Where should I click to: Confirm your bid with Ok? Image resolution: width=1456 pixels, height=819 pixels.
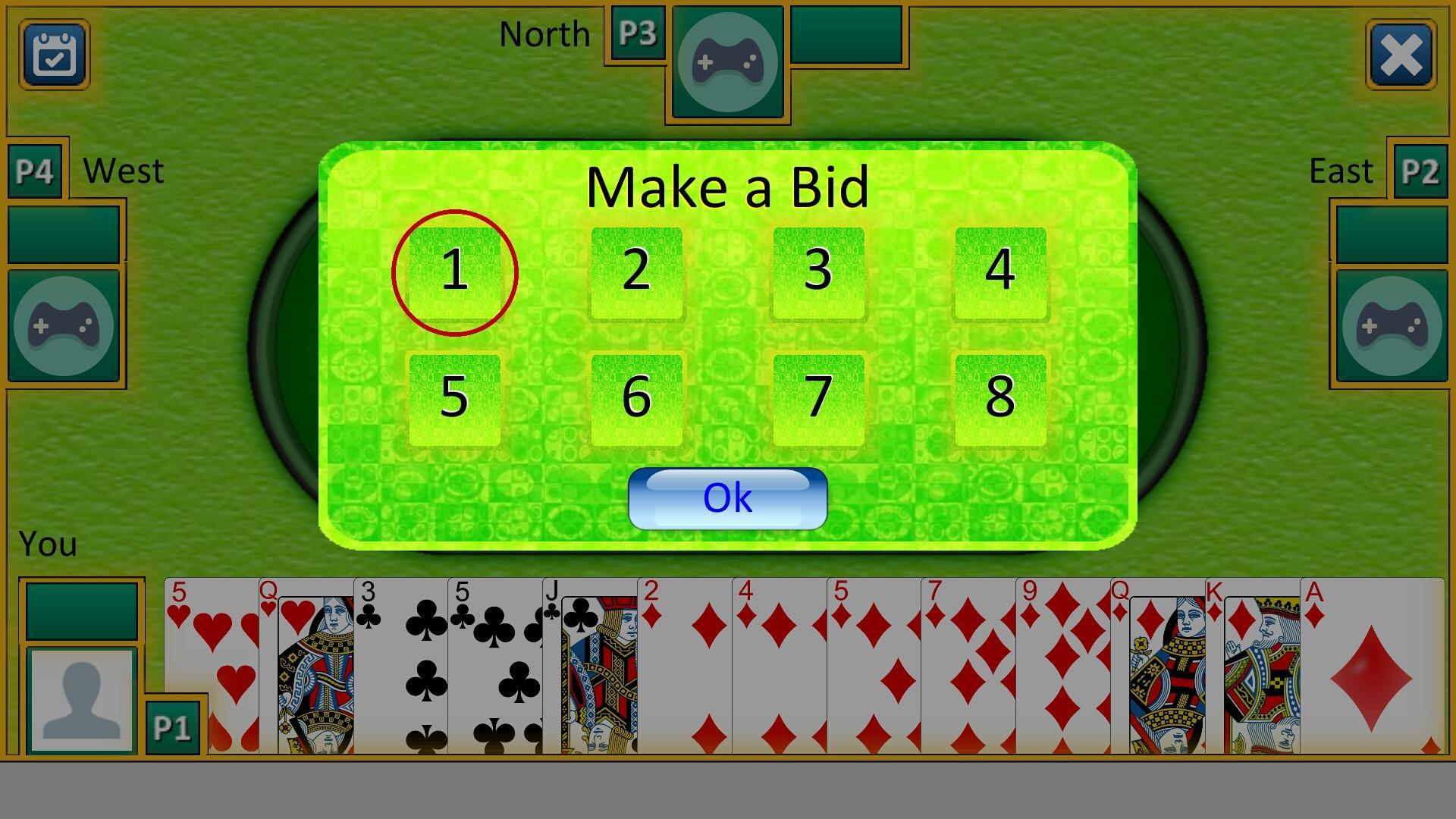726,497
